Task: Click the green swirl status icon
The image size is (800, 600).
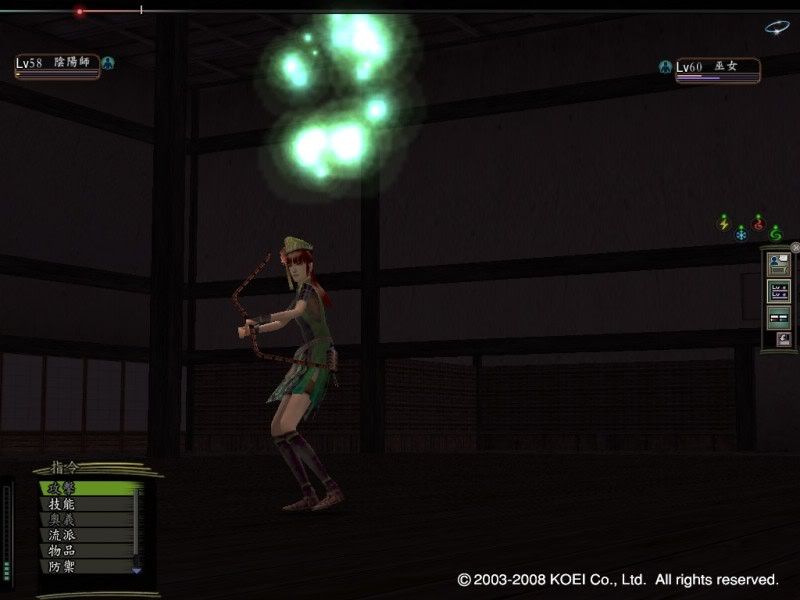Action: tap(775, 233)
